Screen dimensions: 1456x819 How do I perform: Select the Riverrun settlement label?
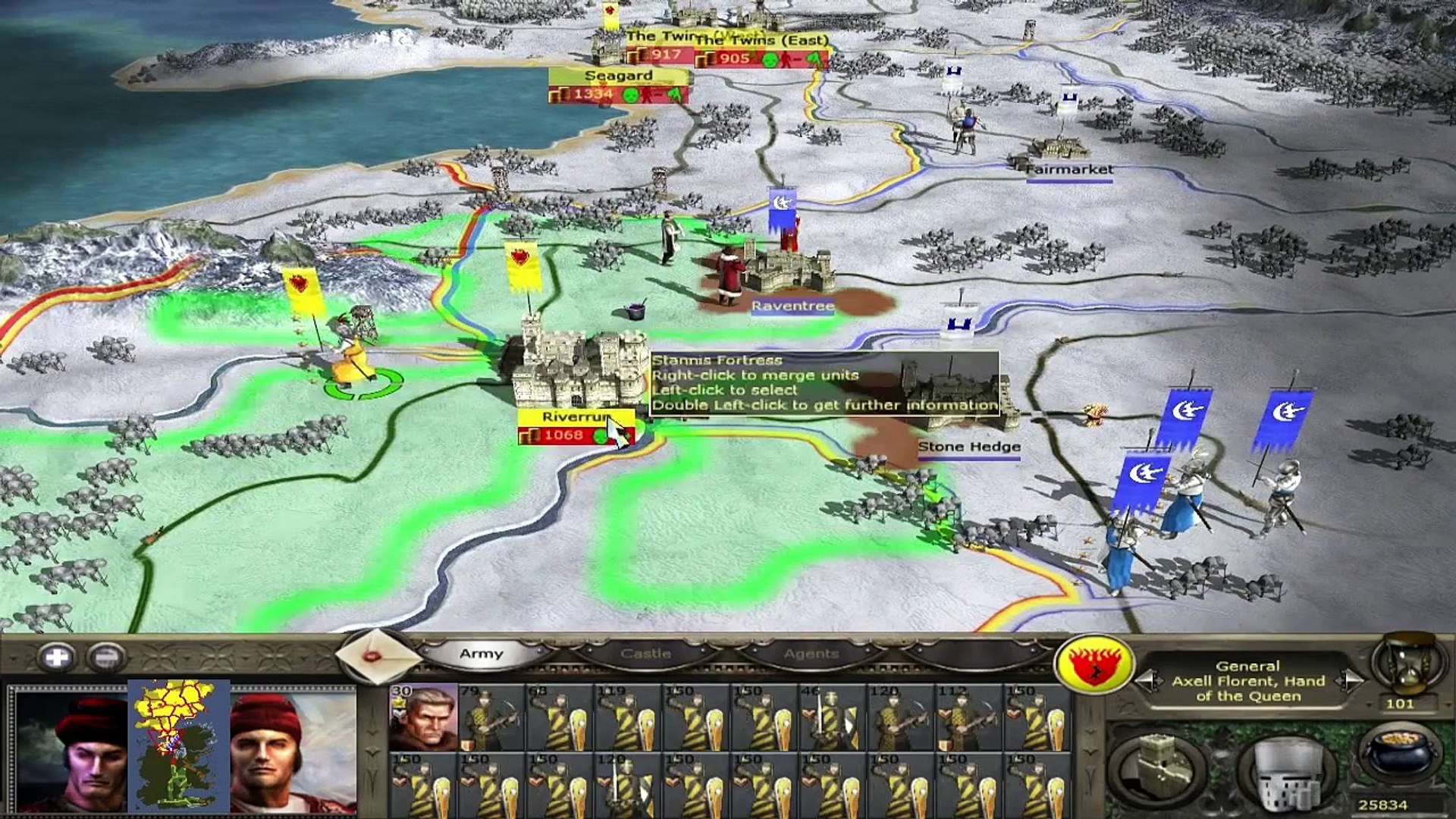point(573,417)
